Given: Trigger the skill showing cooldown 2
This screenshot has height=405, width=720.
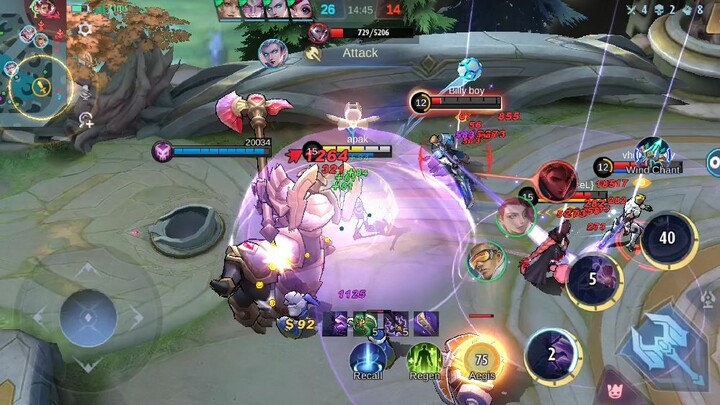Looking at the screenshot, I should (x=554, y=355).
